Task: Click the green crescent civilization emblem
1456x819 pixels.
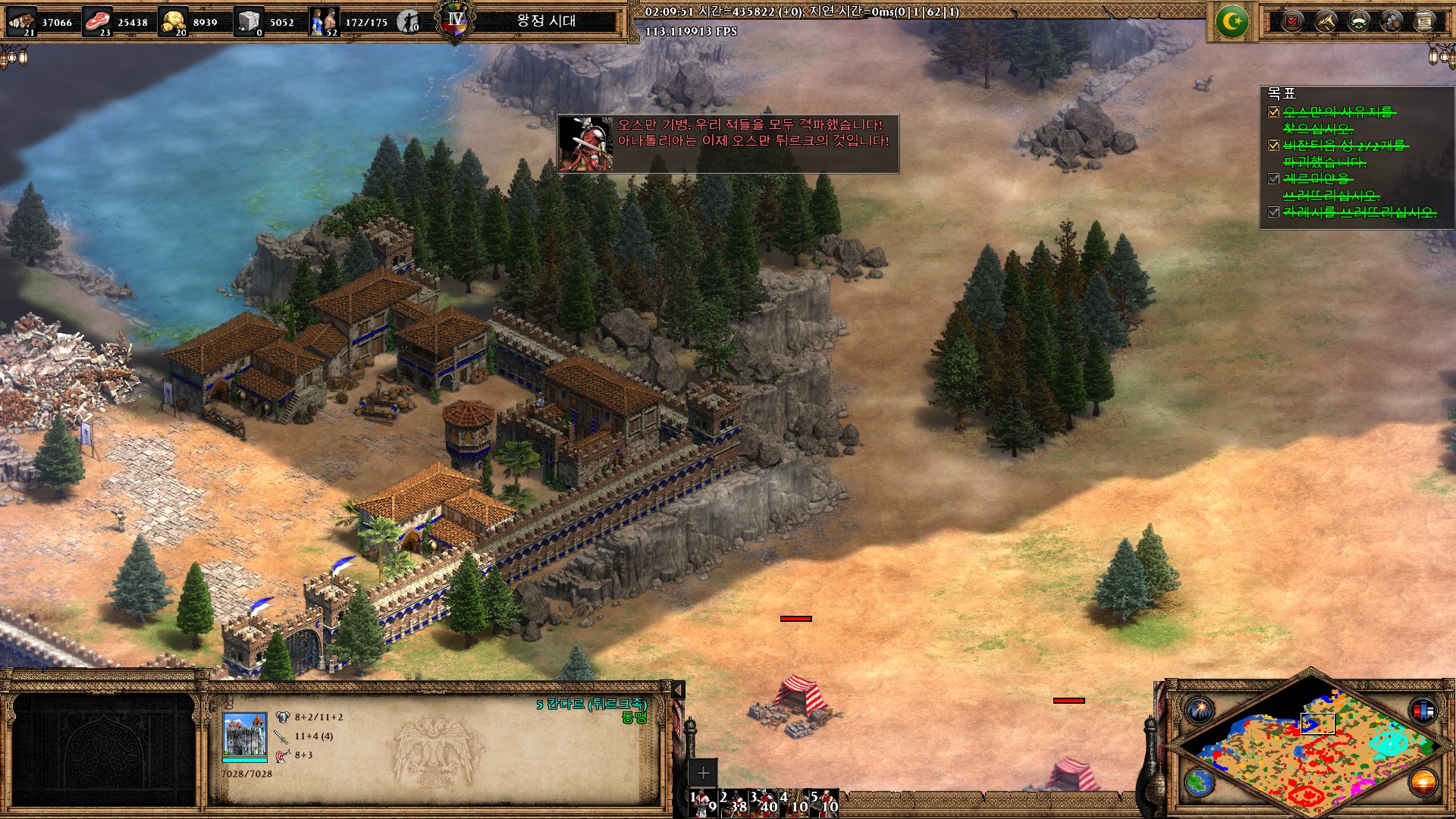Action: (x=1232, y=22)
